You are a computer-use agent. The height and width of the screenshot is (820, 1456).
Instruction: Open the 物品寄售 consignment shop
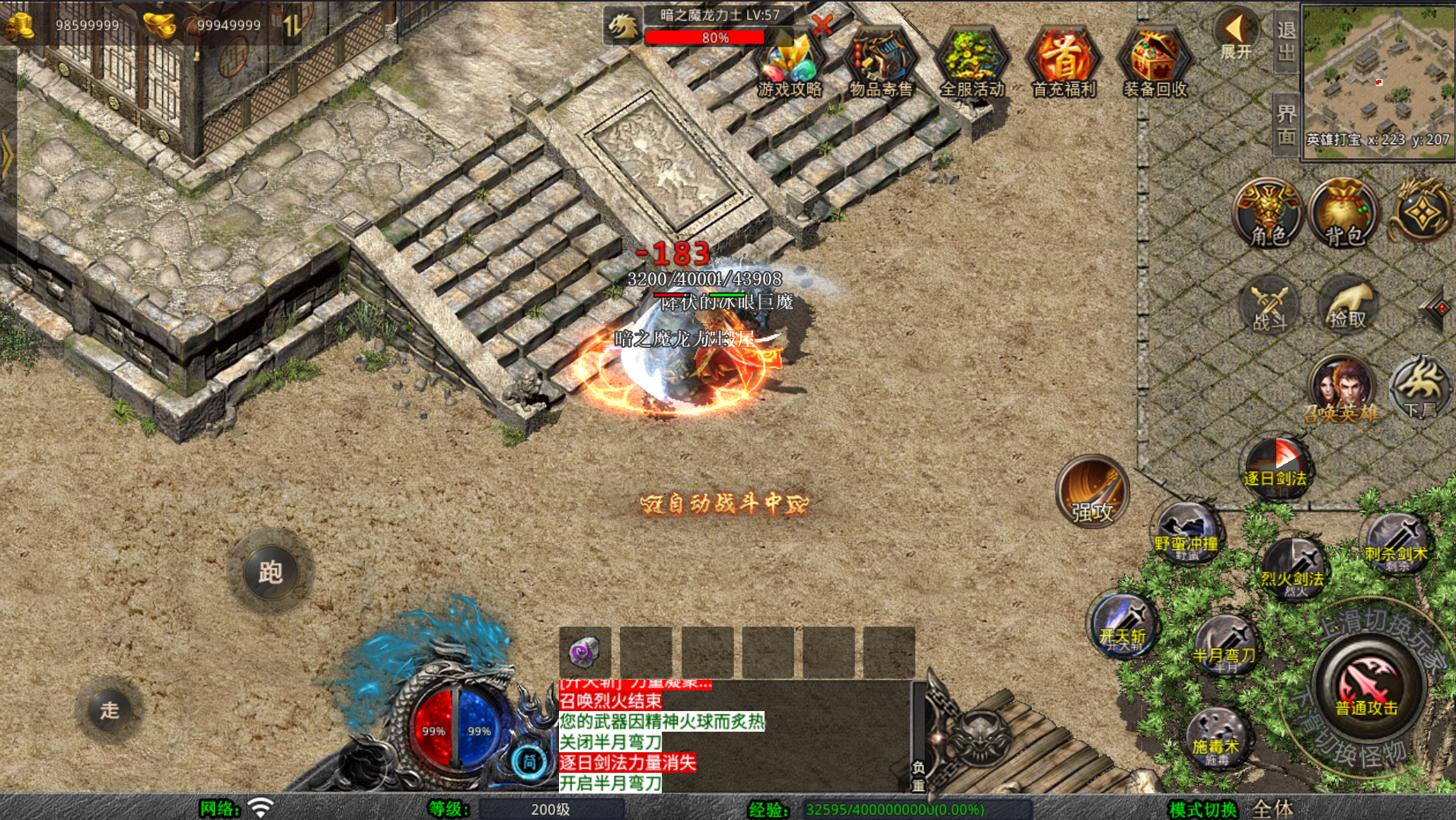point(881,64)
